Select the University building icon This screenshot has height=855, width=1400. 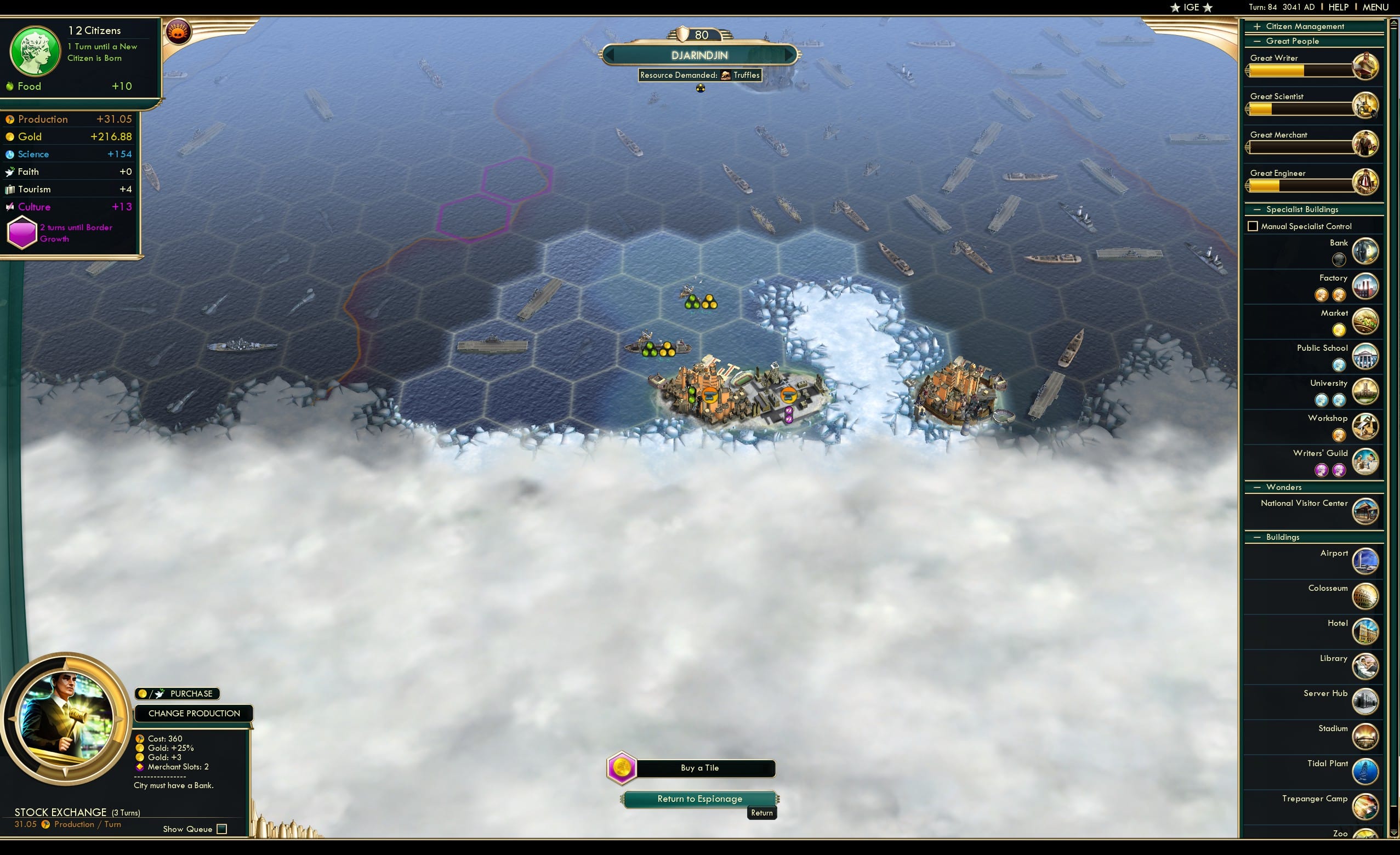click(x=1366, y=391)
